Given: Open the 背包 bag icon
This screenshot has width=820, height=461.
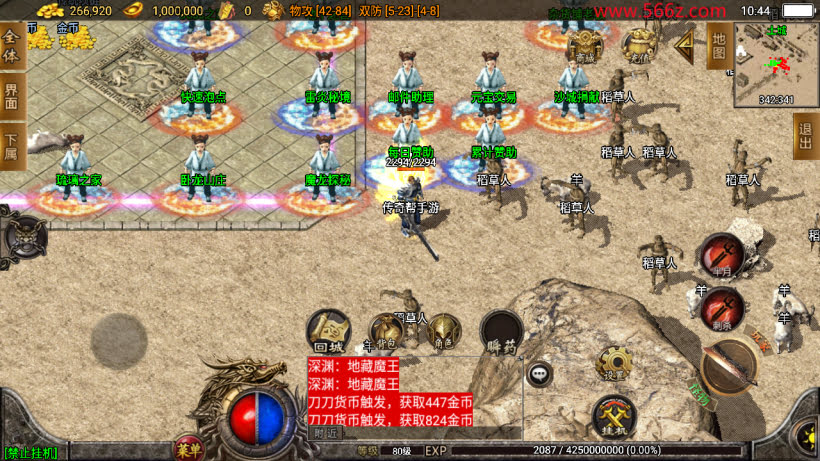Looking at the screenshot, I should click(386, 332).
